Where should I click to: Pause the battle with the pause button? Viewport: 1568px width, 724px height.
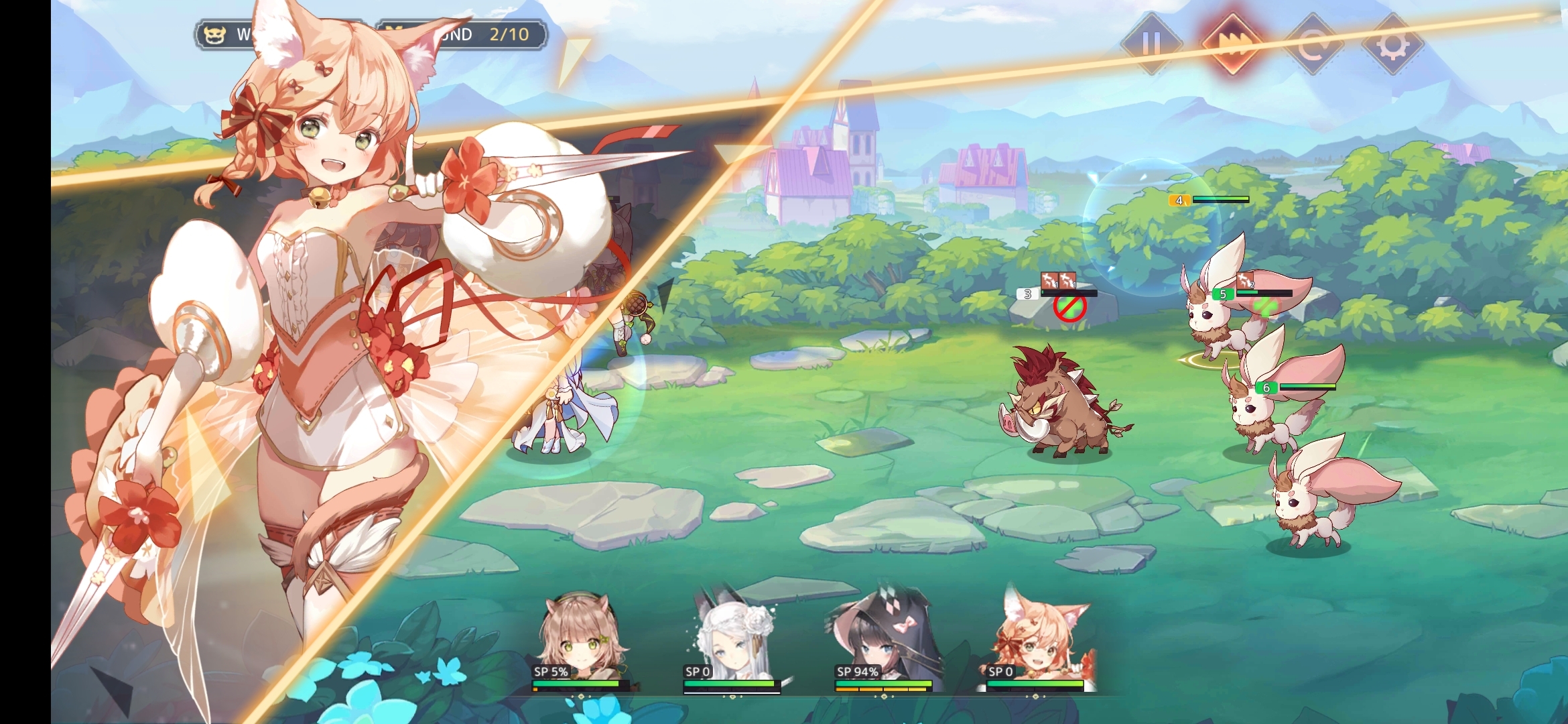(x=1151, y=44)
